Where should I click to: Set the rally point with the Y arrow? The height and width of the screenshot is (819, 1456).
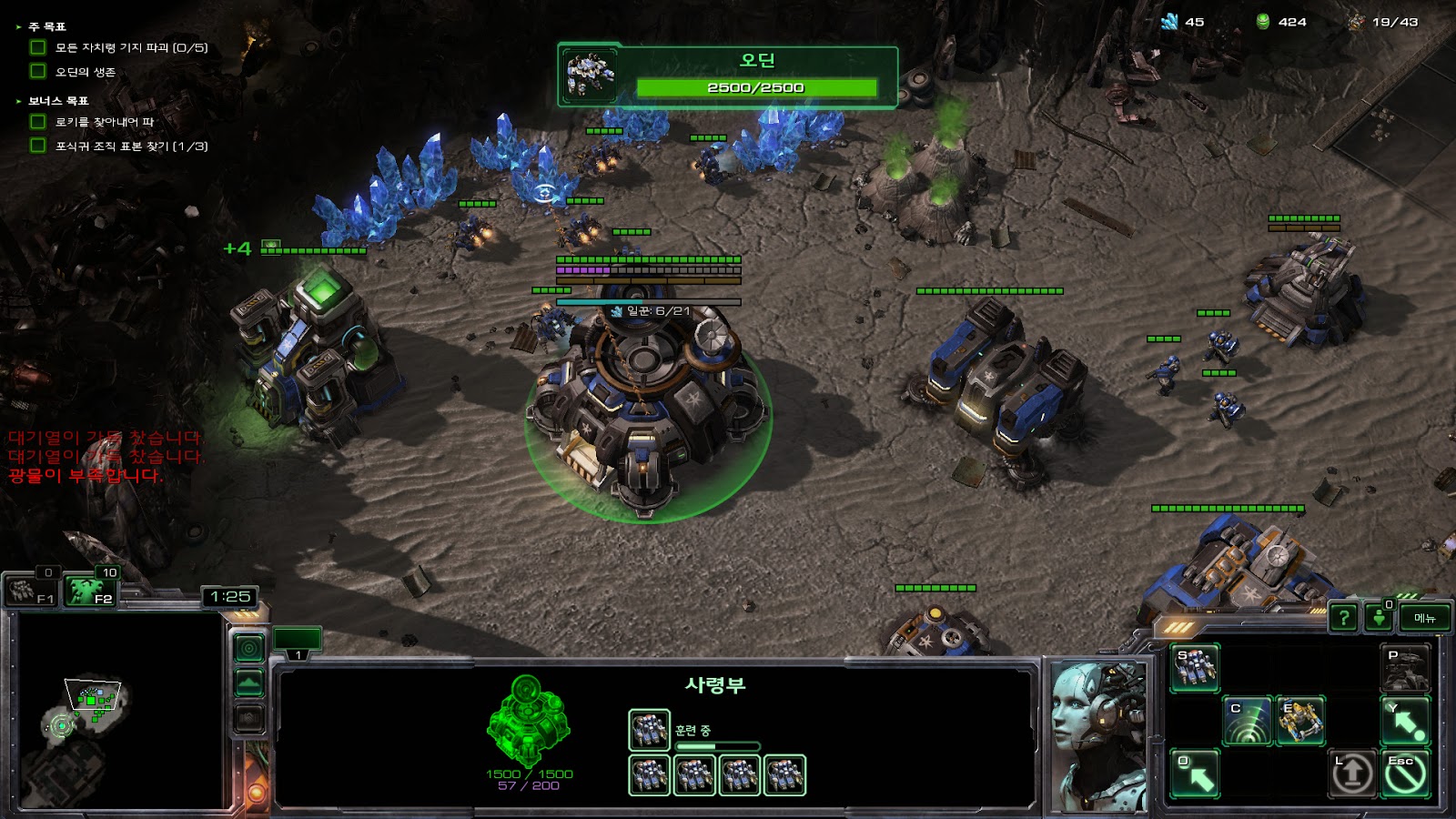(x=1405, y=721)
